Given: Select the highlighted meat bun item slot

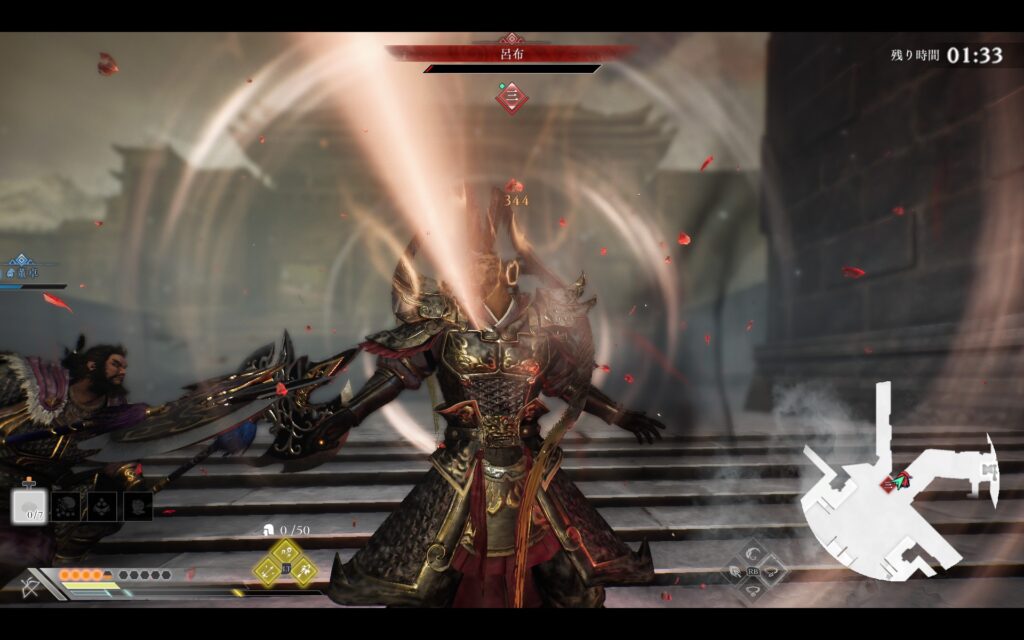Looking at the screenshot, I should click(29, 506).
